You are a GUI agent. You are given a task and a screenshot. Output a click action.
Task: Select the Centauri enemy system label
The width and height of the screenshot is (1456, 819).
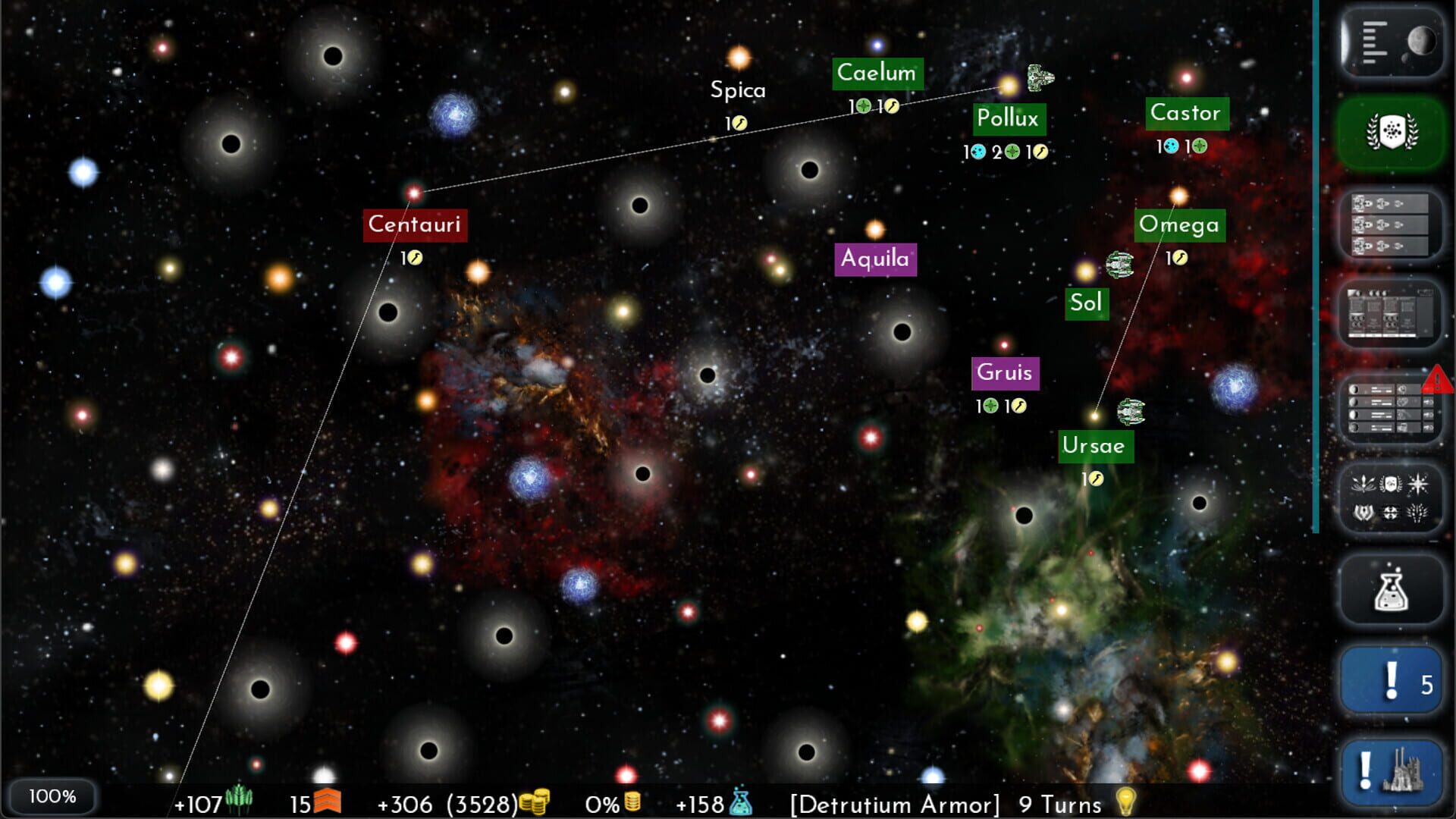[416, 225]
